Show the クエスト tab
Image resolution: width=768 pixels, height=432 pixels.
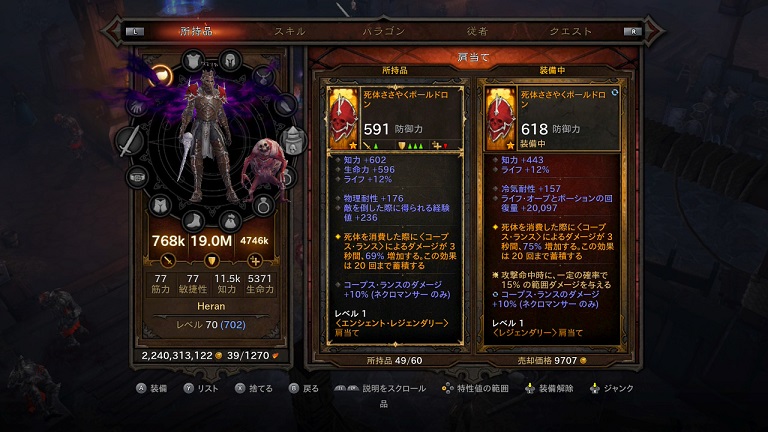pos(570,31)
